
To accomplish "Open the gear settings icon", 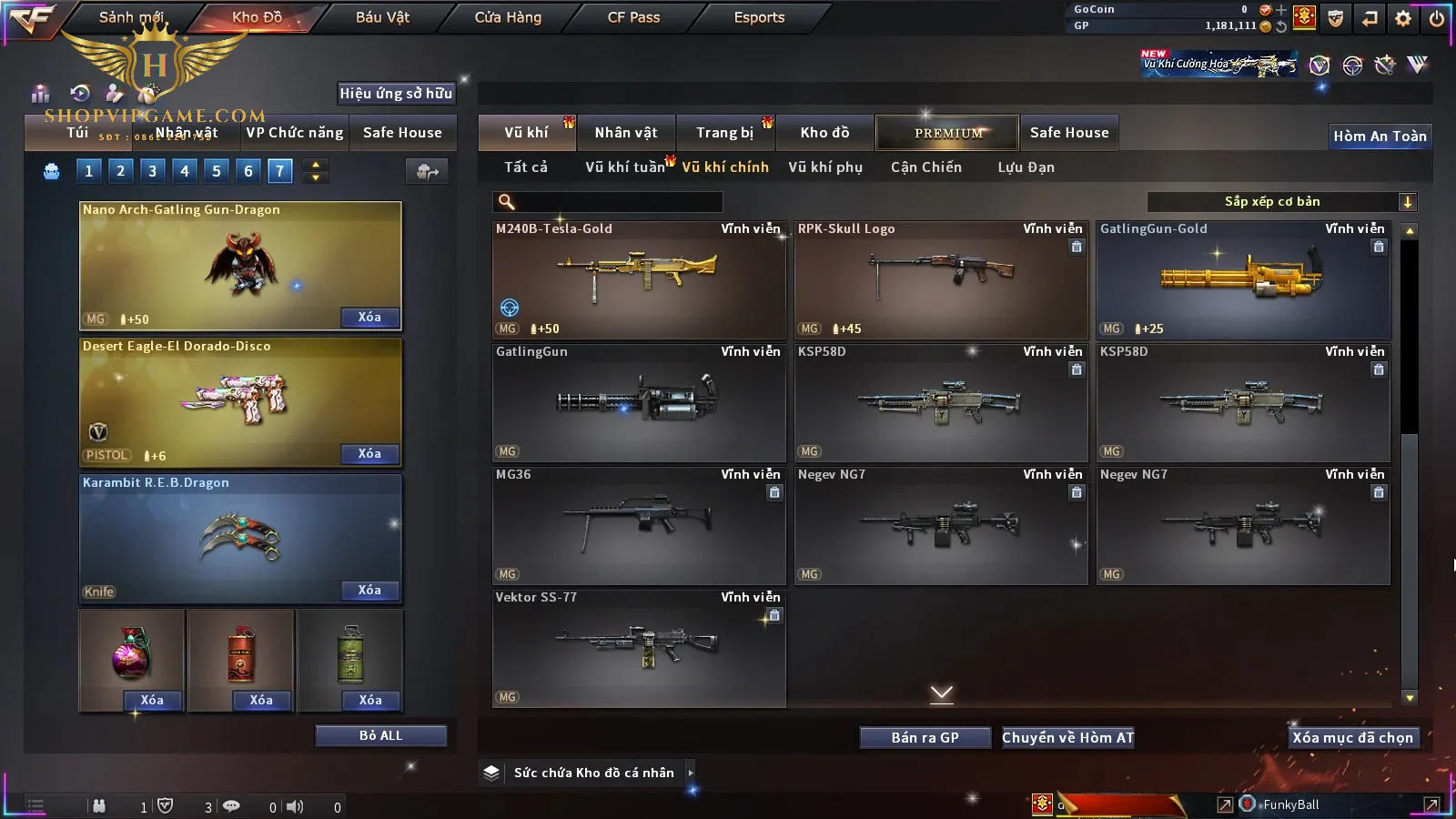I will [x=1403, y=18].
